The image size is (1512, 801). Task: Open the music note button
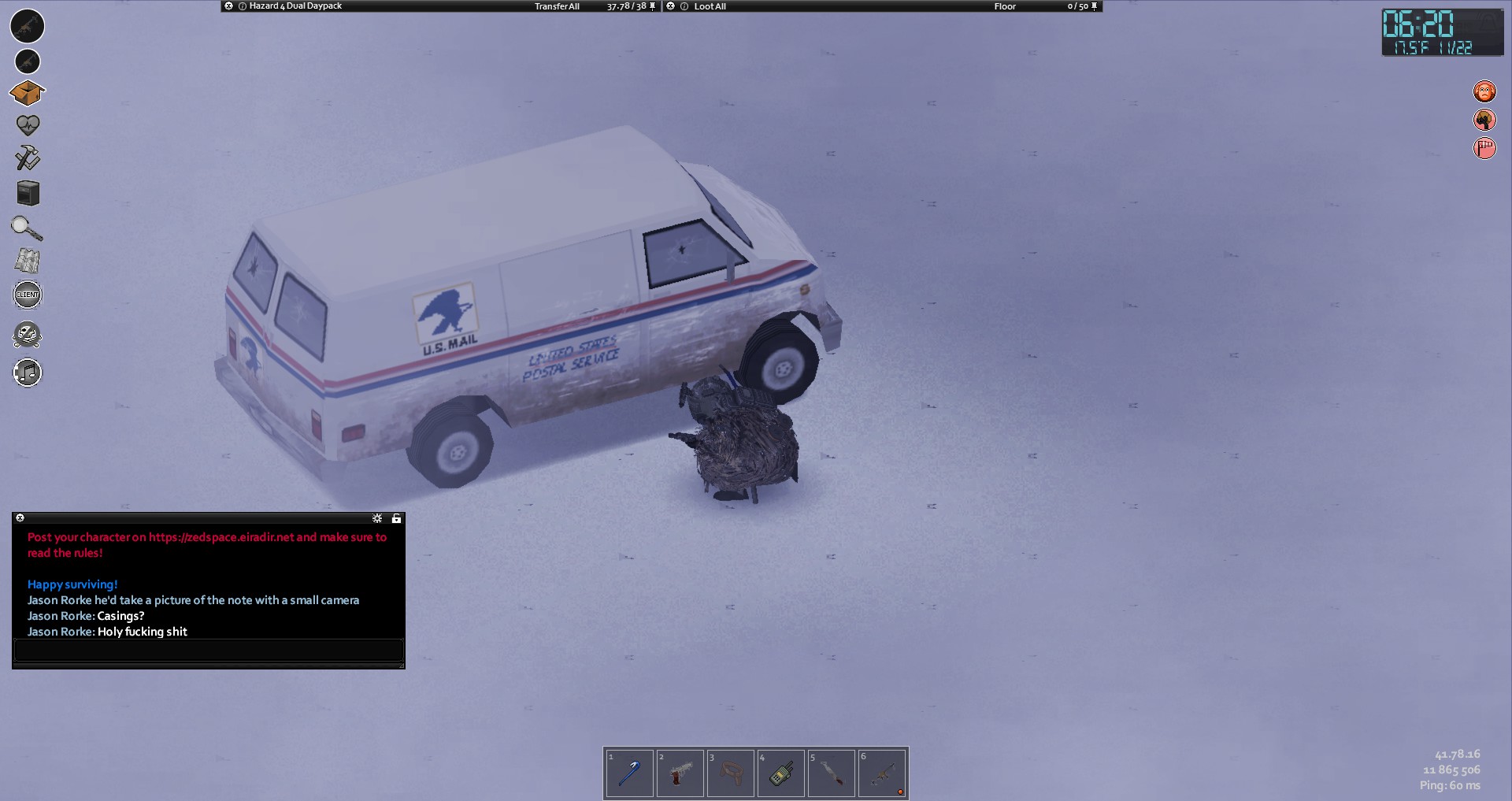tap(28, 373)
